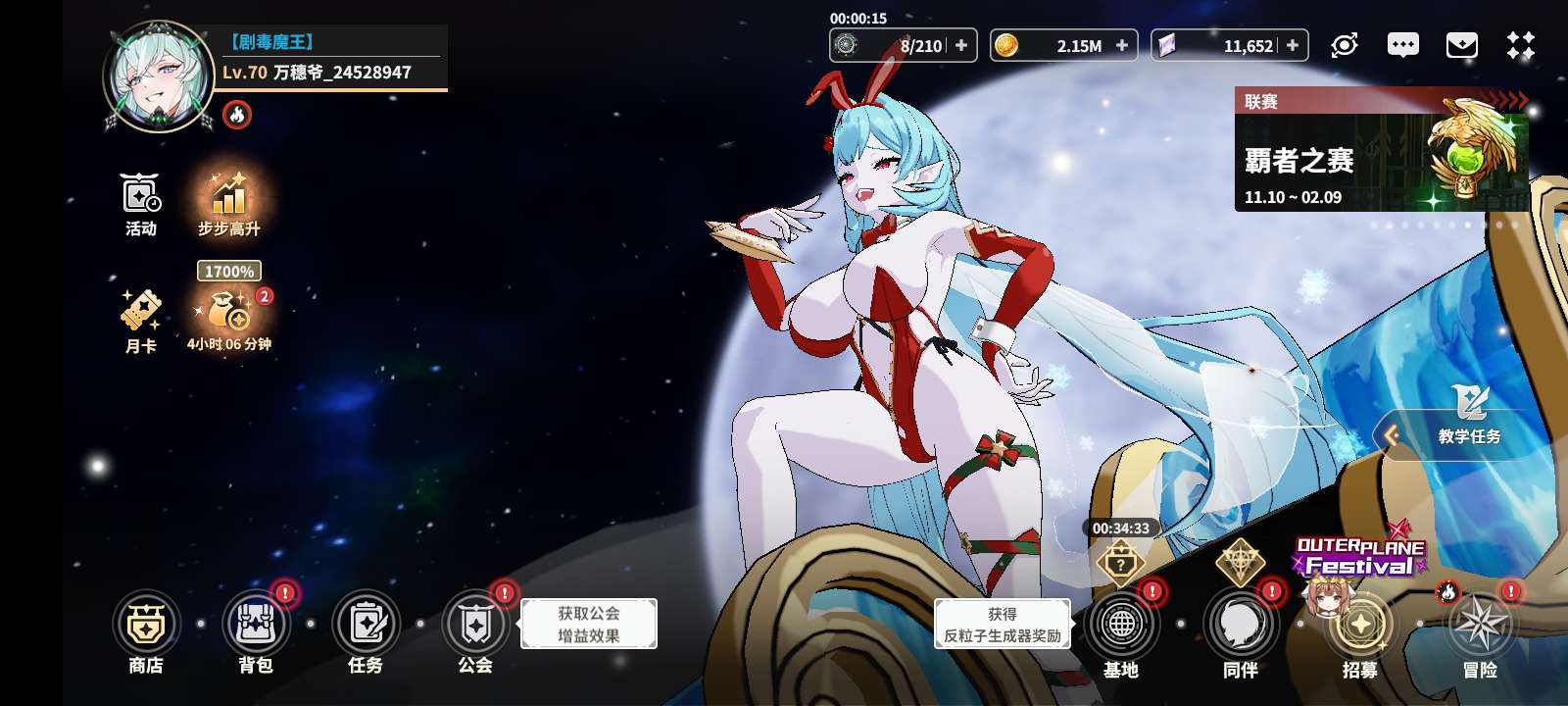The height and width of the screenshot is (706, 1568).
Task: Open the 商店 shop menu
Action: tap(146, 625)
